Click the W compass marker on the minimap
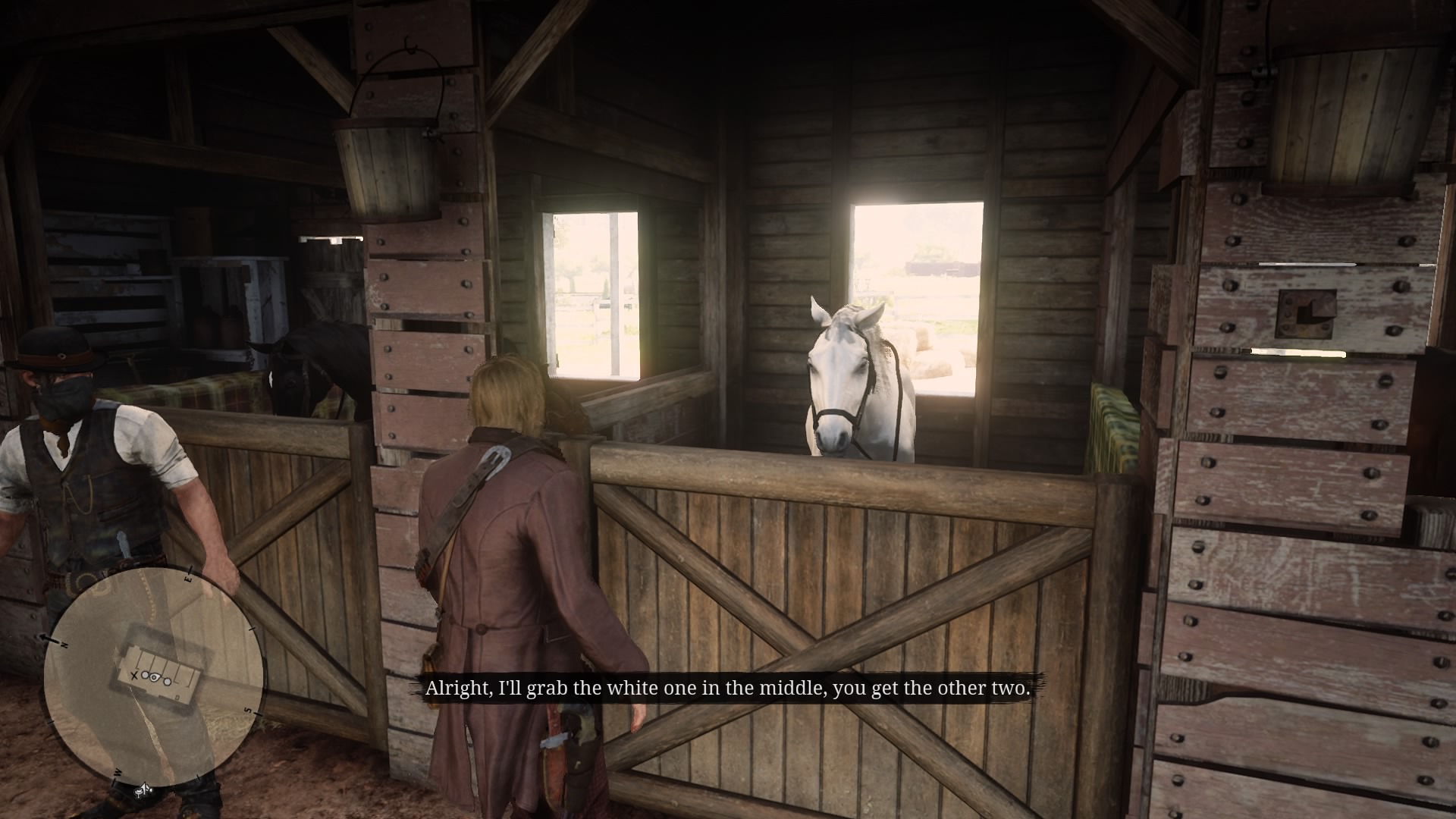The image size is (1456, 819). click(x=118, y=773)
